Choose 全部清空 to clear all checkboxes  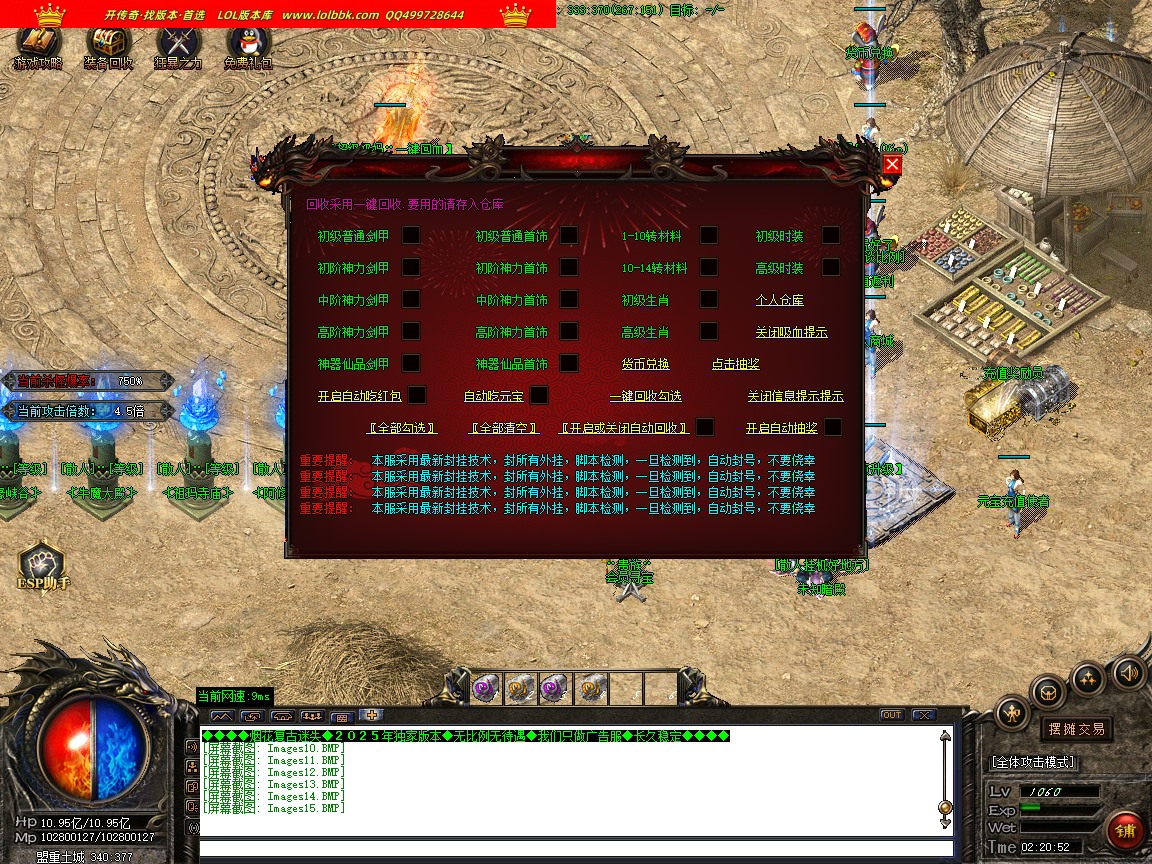click(x=504, y=428)
